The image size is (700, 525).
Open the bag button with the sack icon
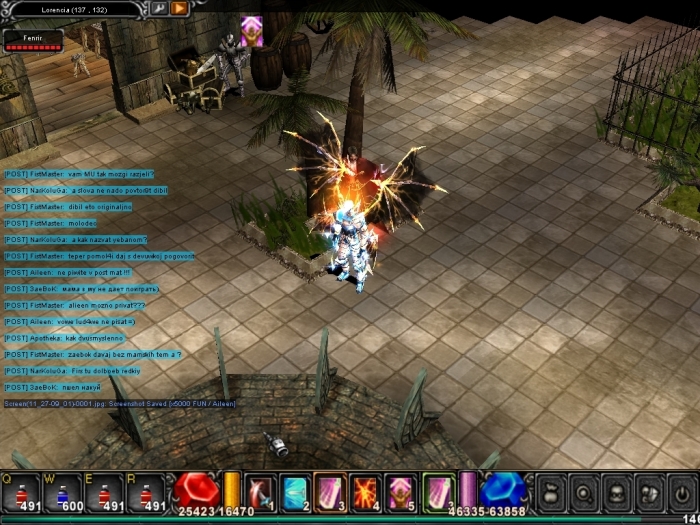tap(552, 492)
